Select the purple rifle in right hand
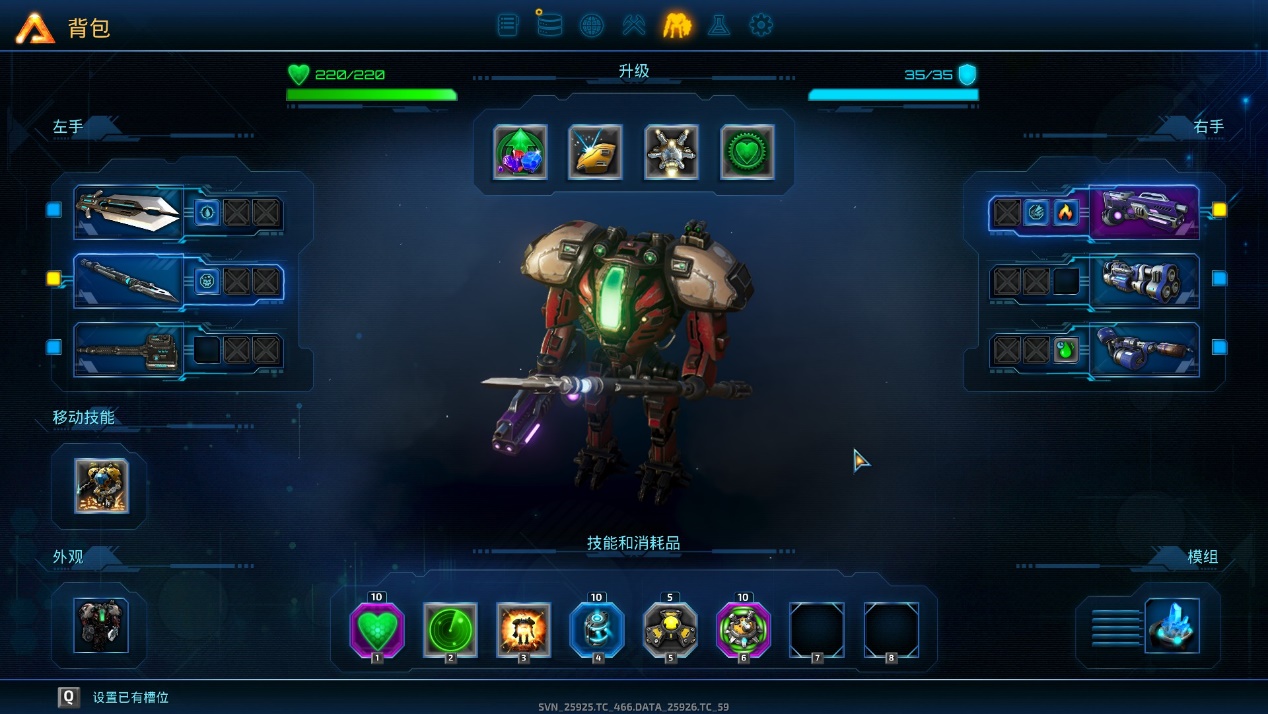Viewport: 1268px width, 714px height. [x=1144, y=211]
